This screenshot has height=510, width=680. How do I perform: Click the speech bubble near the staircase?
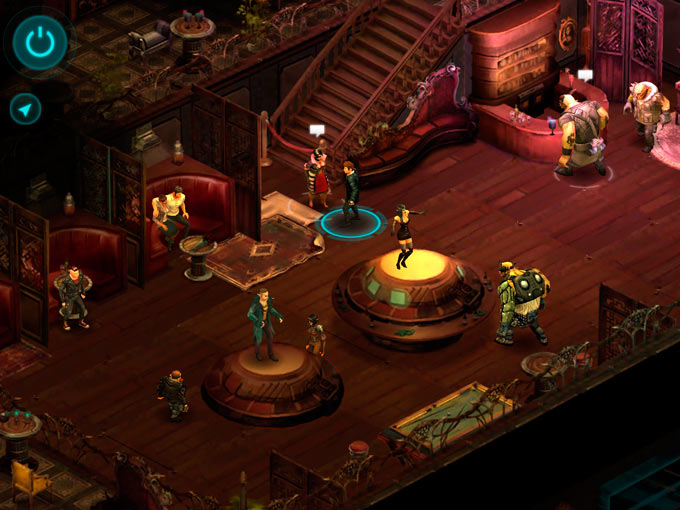317,130
